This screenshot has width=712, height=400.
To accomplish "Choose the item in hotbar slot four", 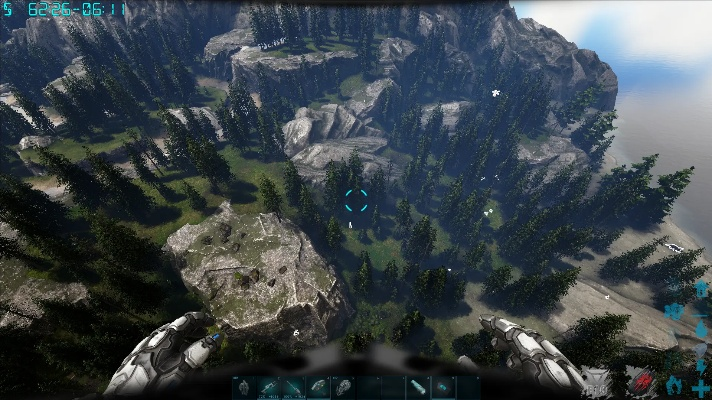I will tap(319, 387).
